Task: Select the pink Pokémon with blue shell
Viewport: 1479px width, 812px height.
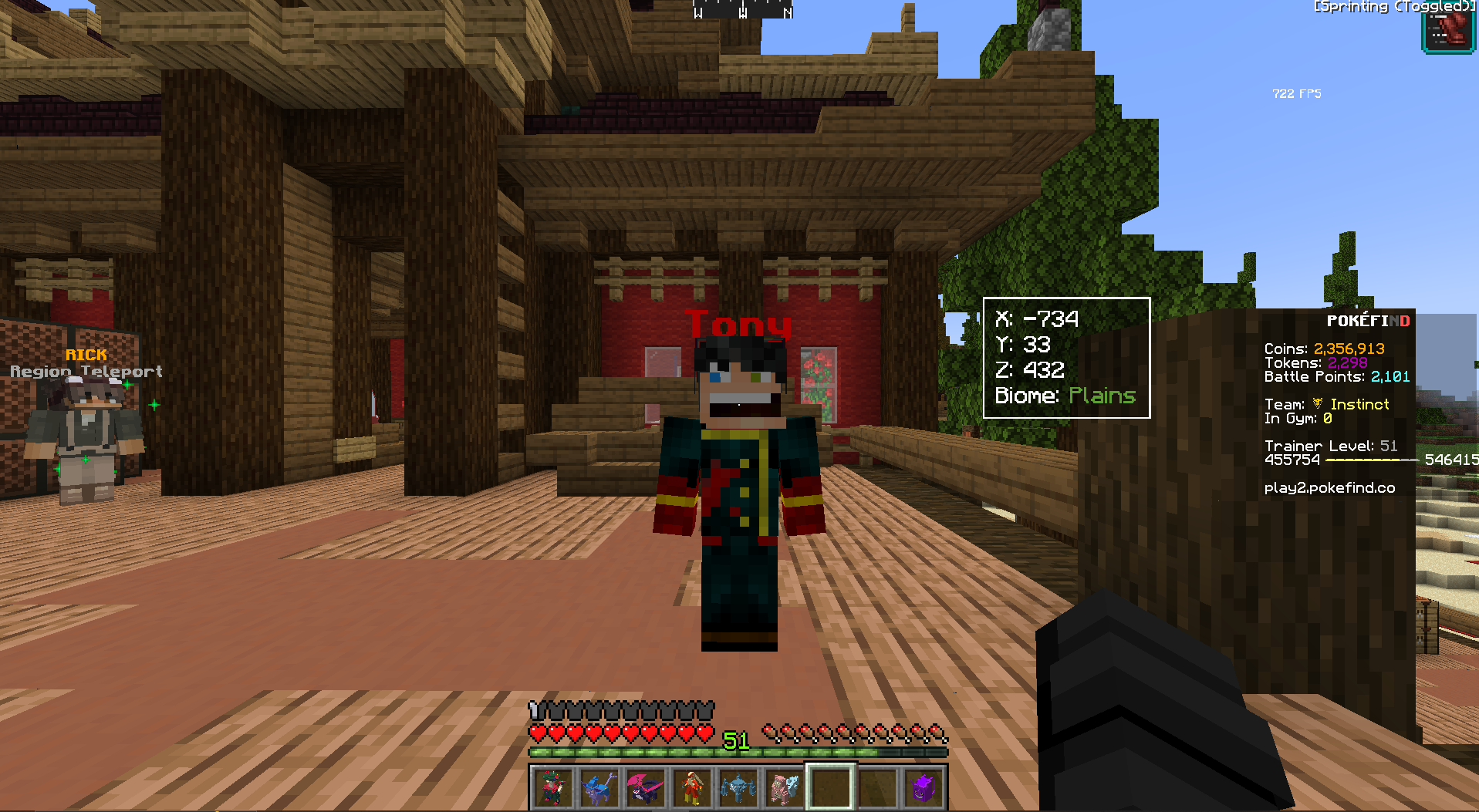Action: tap(784, 787)
